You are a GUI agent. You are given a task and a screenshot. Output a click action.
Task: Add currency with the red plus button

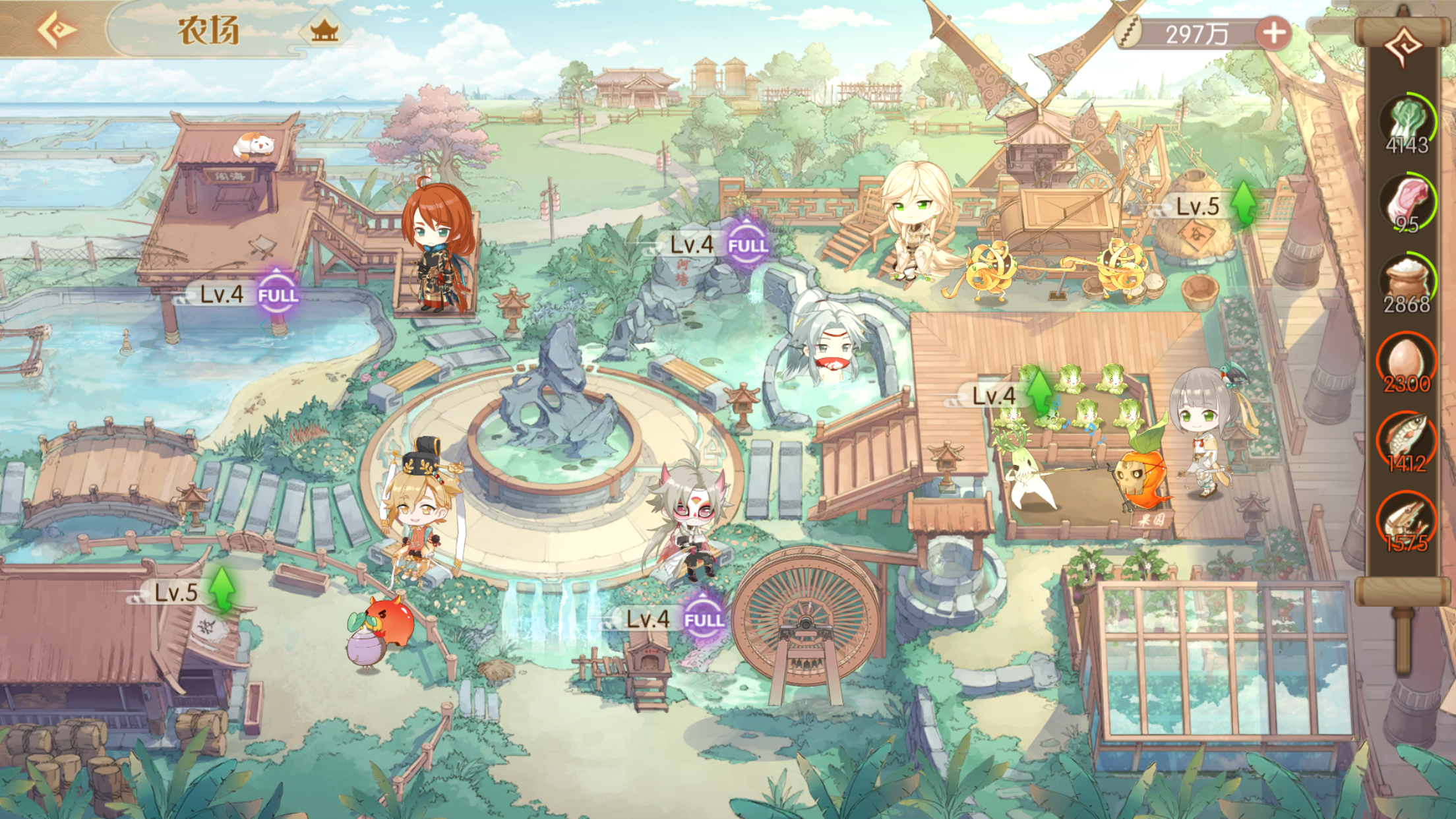point(1273,34)
